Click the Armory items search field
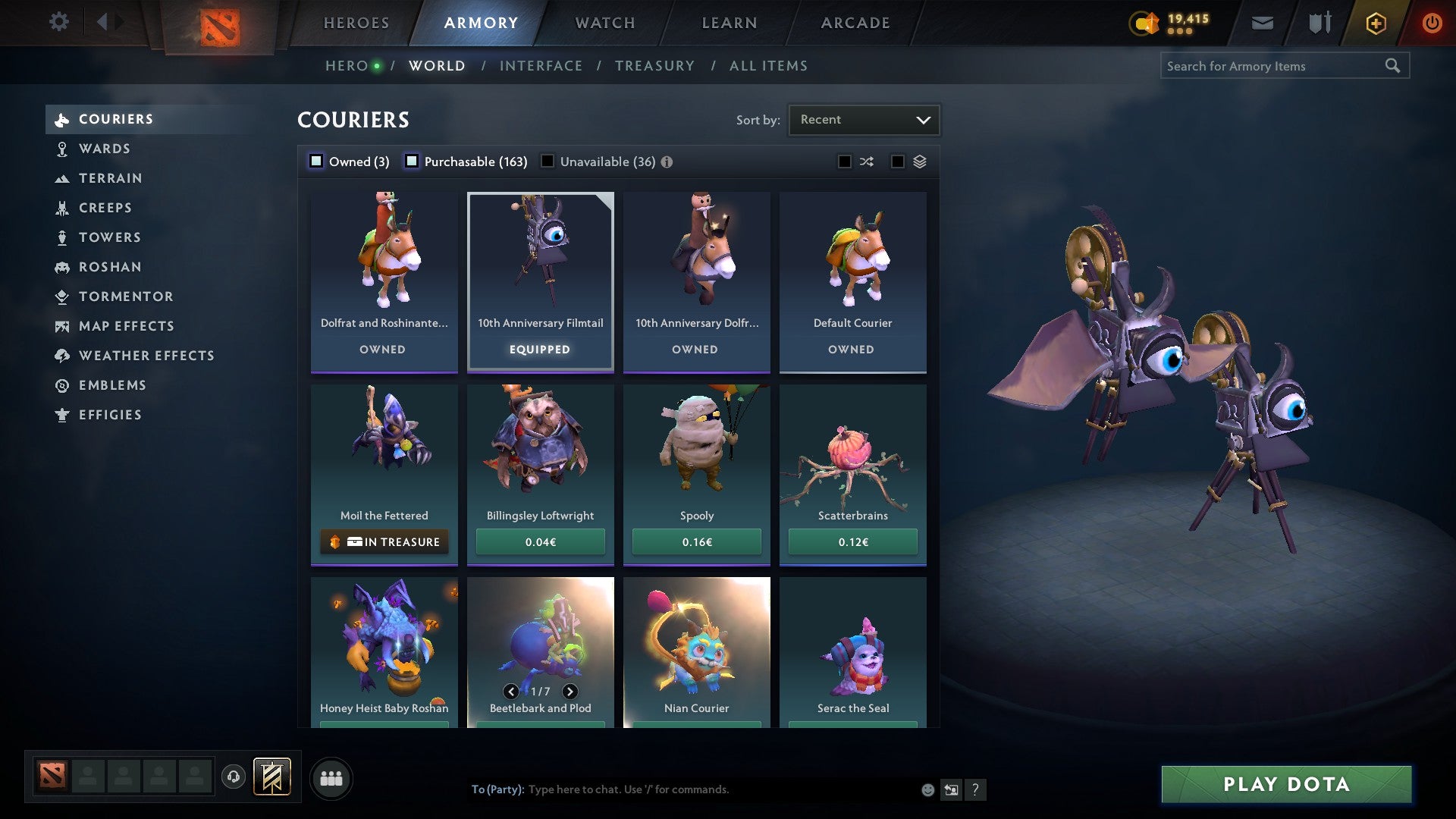1456x819 pixels. pos(1274,66)
